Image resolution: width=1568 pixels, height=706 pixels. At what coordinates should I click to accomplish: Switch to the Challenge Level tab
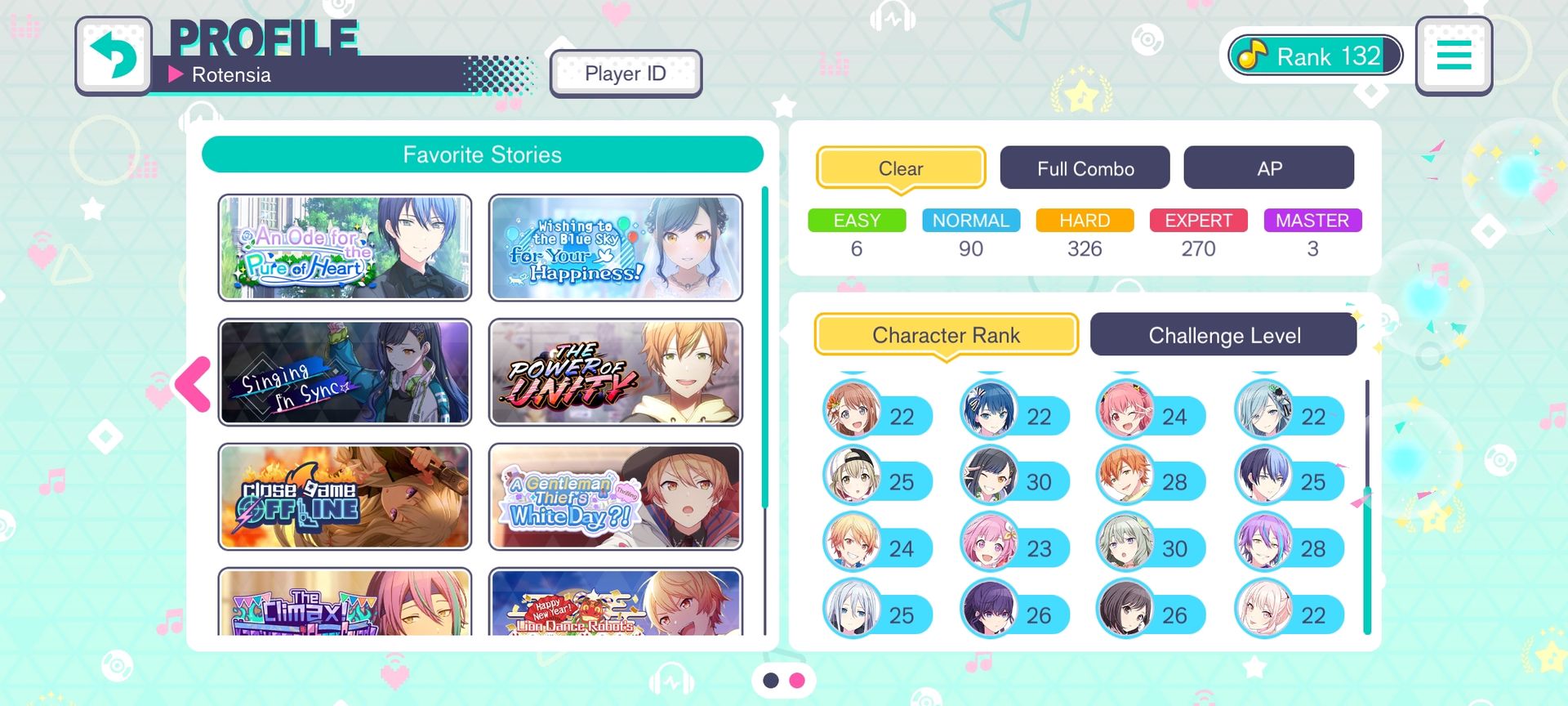(x=1223, y=335)
